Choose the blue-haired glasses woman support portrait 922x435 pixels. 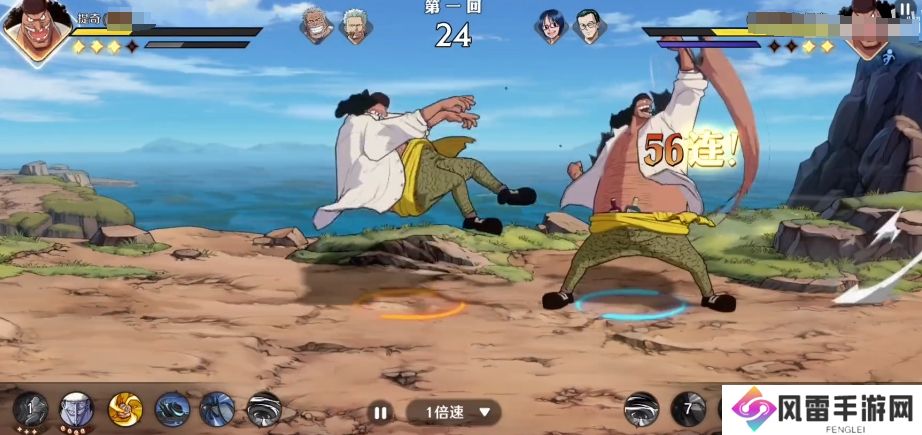551,27
